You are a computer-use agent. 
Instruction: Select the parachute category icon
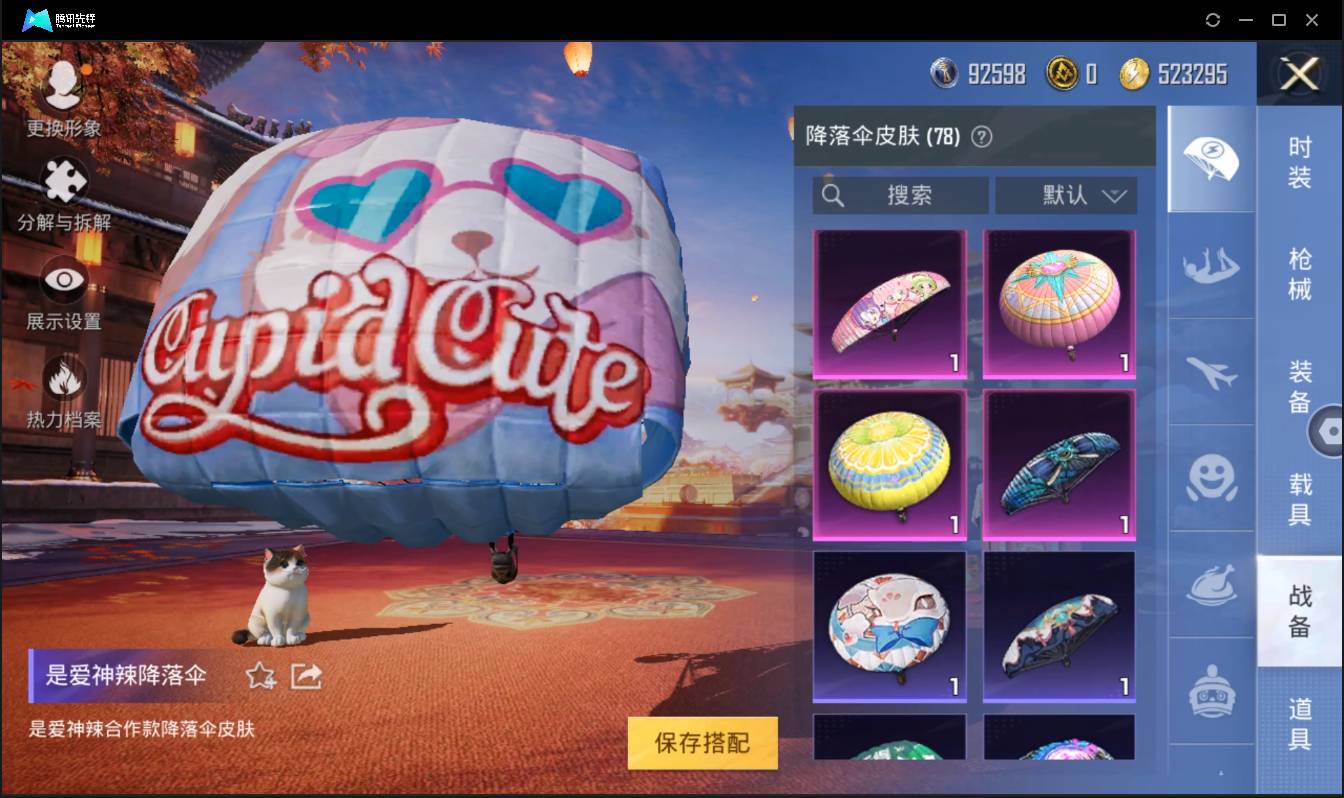coord(1210,160)
